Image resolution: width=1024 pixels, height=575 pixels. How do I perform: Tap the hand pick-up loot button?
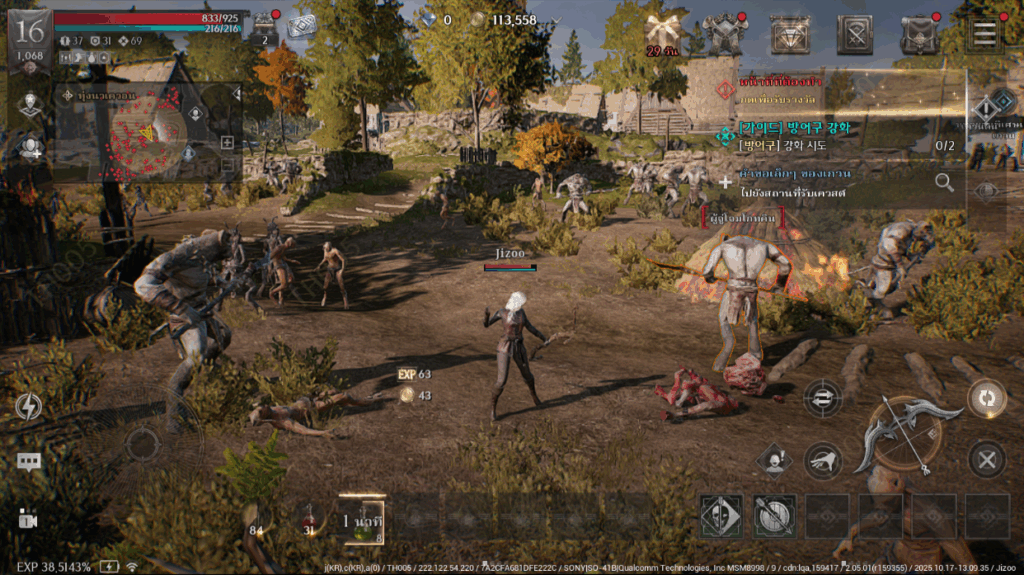click(823, 460)
